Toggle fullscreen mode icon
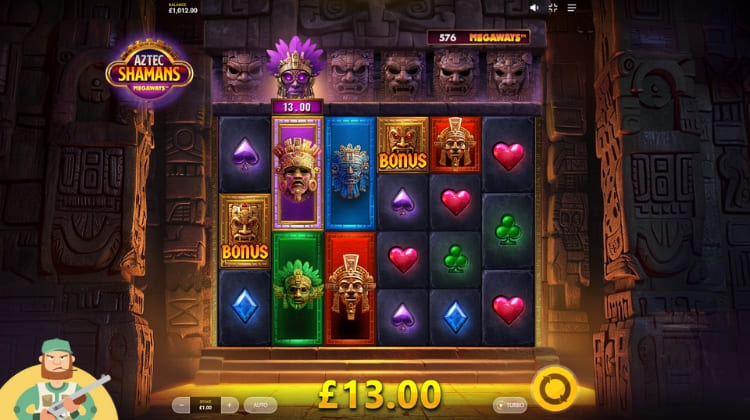 [x=553, y=8]
